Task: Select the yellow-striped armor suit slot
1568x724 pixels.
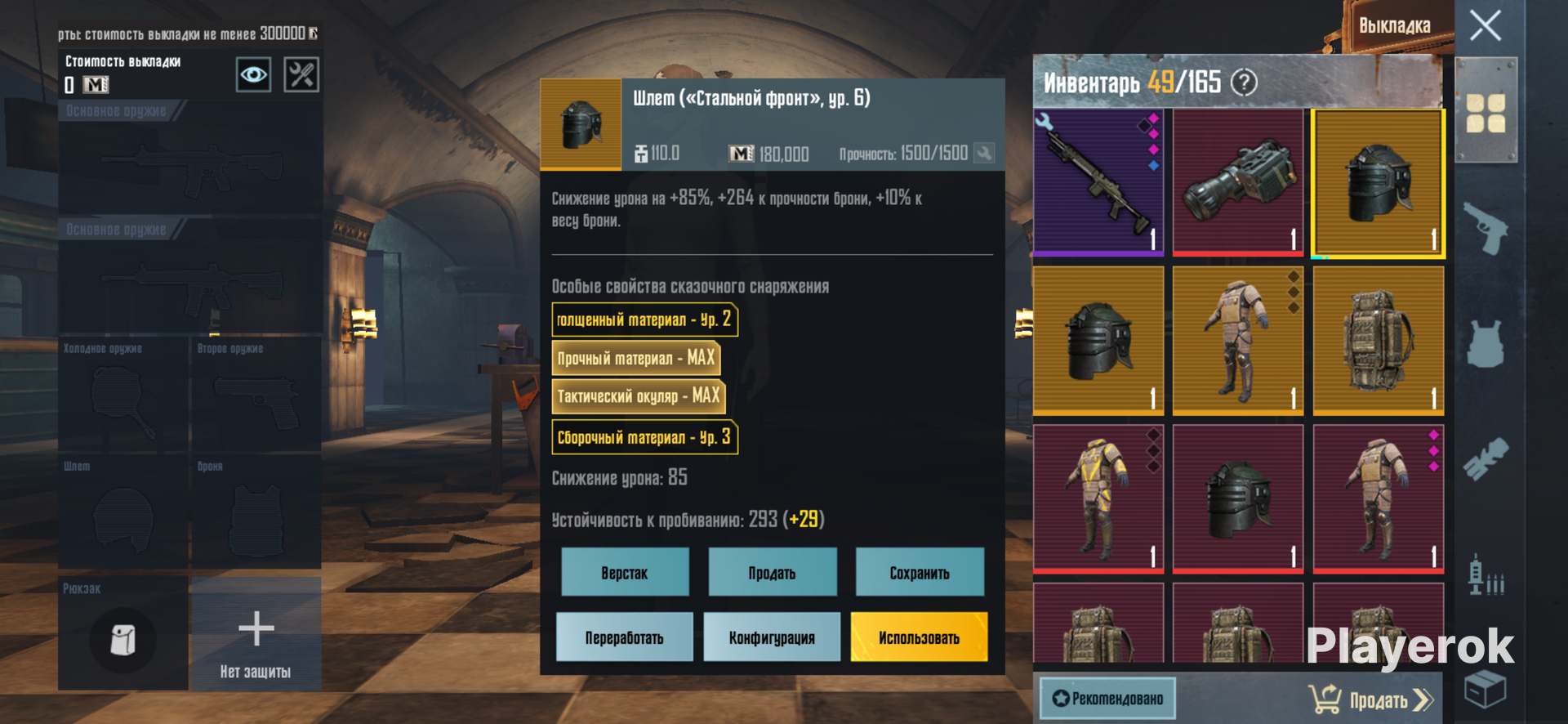Action: [x=1098, y=498]
